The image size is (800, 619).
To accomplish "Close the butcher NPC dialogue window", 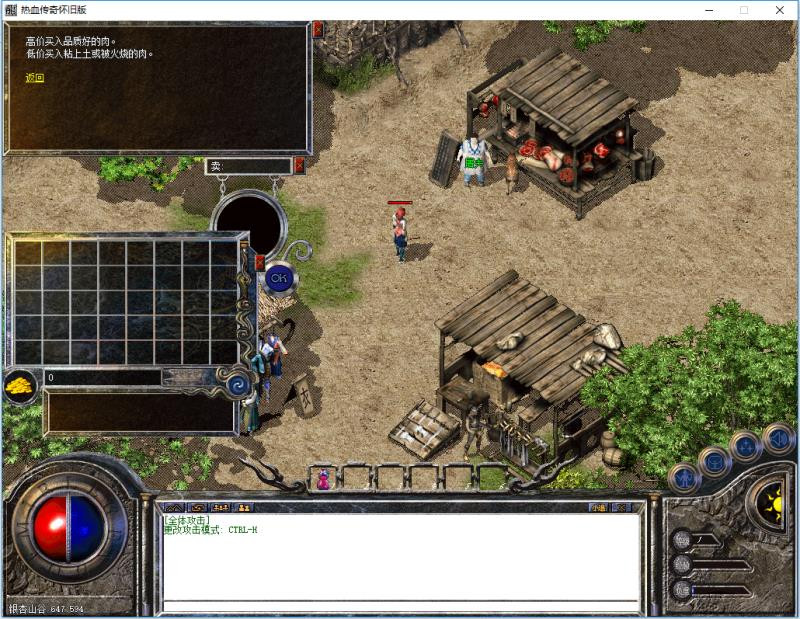I will coord(318,29).
